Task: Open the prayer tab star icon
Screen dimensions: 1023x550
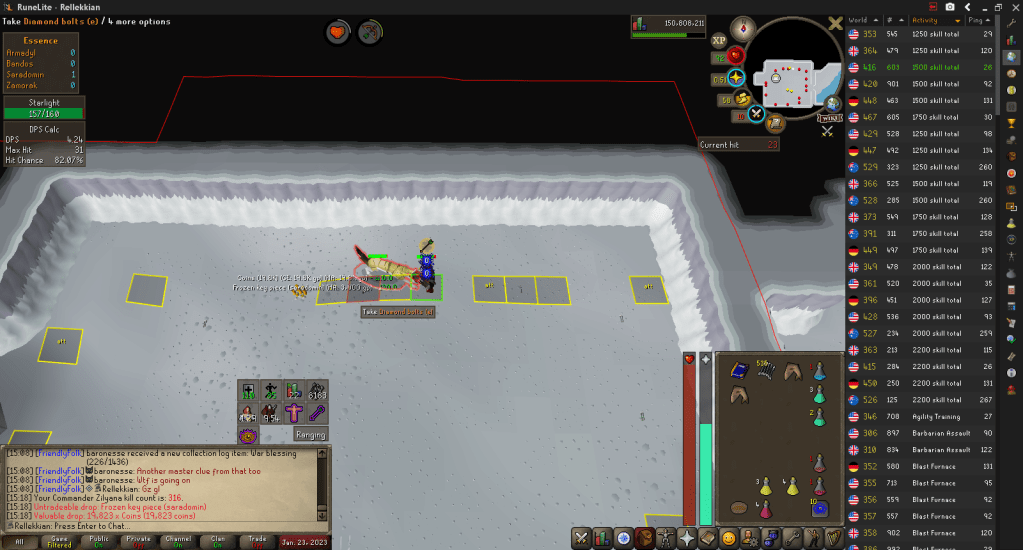Action: pyautogui.click(x=684, y=538)
